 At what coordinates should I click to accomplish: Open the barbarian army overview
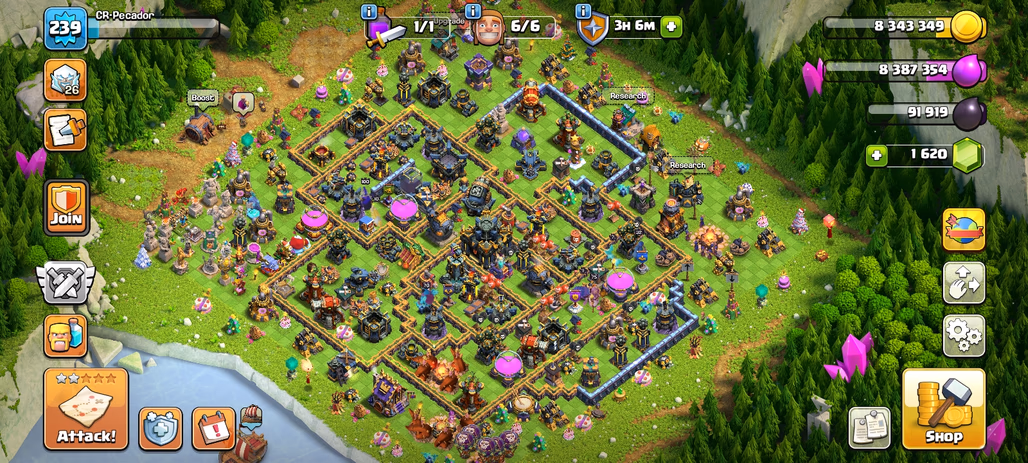(65, 336)
